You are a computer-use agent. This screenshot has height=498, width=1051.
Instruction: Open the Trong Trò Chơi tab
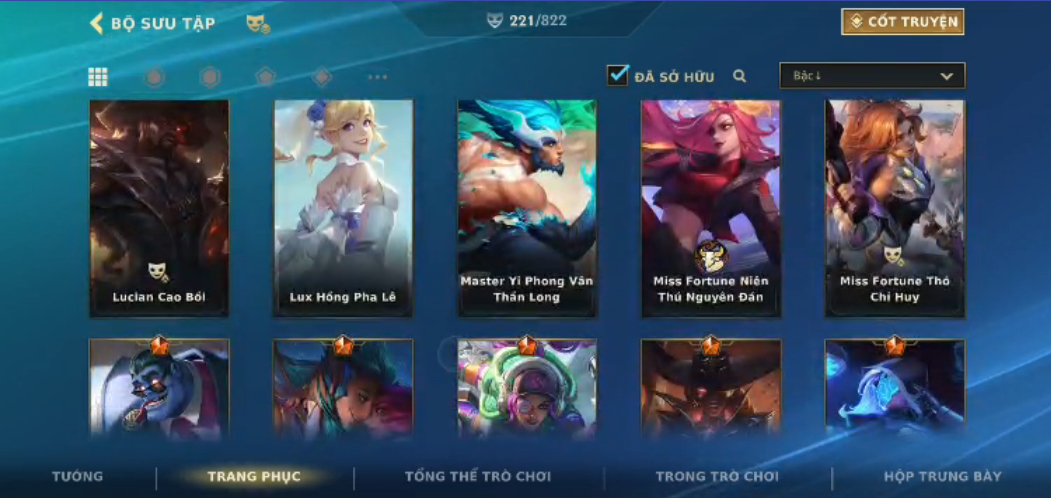[x=717, y=477]
